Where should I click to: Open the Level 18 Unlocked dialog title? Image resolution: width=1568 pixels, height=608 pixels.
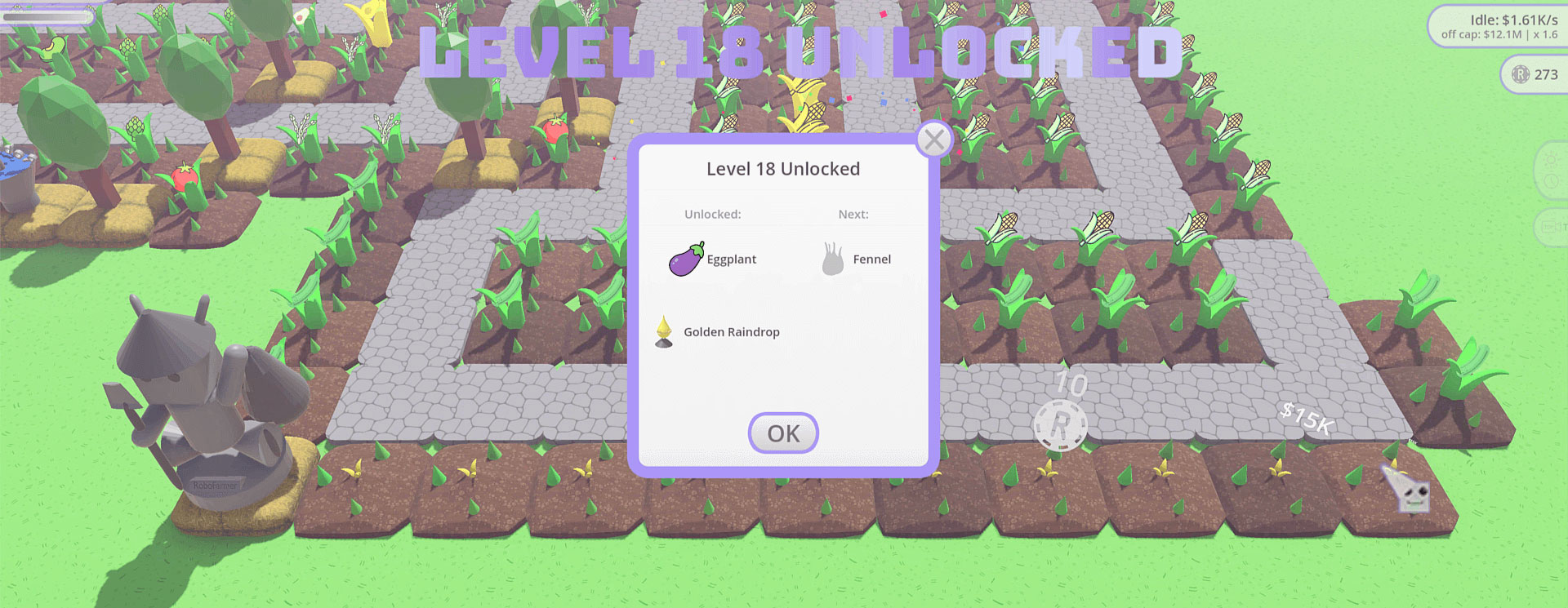(782, 168)
